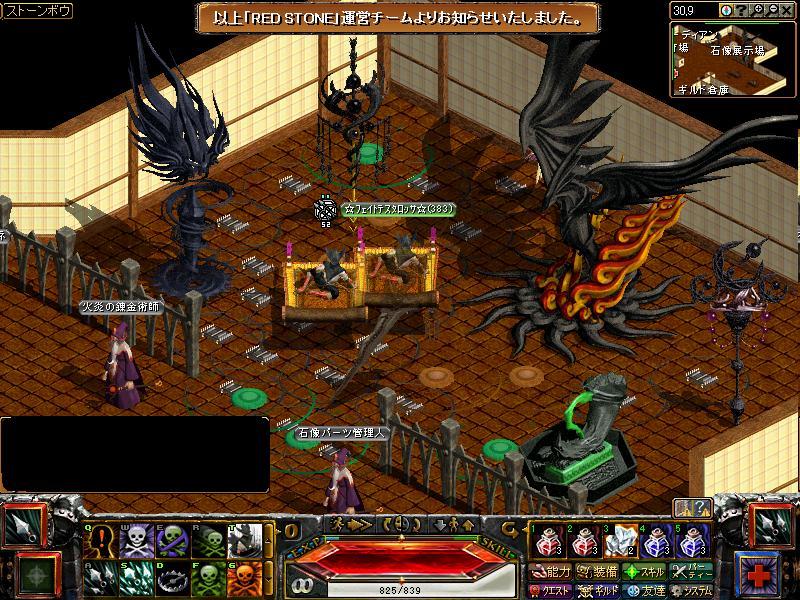800x600 pixels.
Task: Select the exclamation silhouette skill on Q
Action: coord(100,541)
